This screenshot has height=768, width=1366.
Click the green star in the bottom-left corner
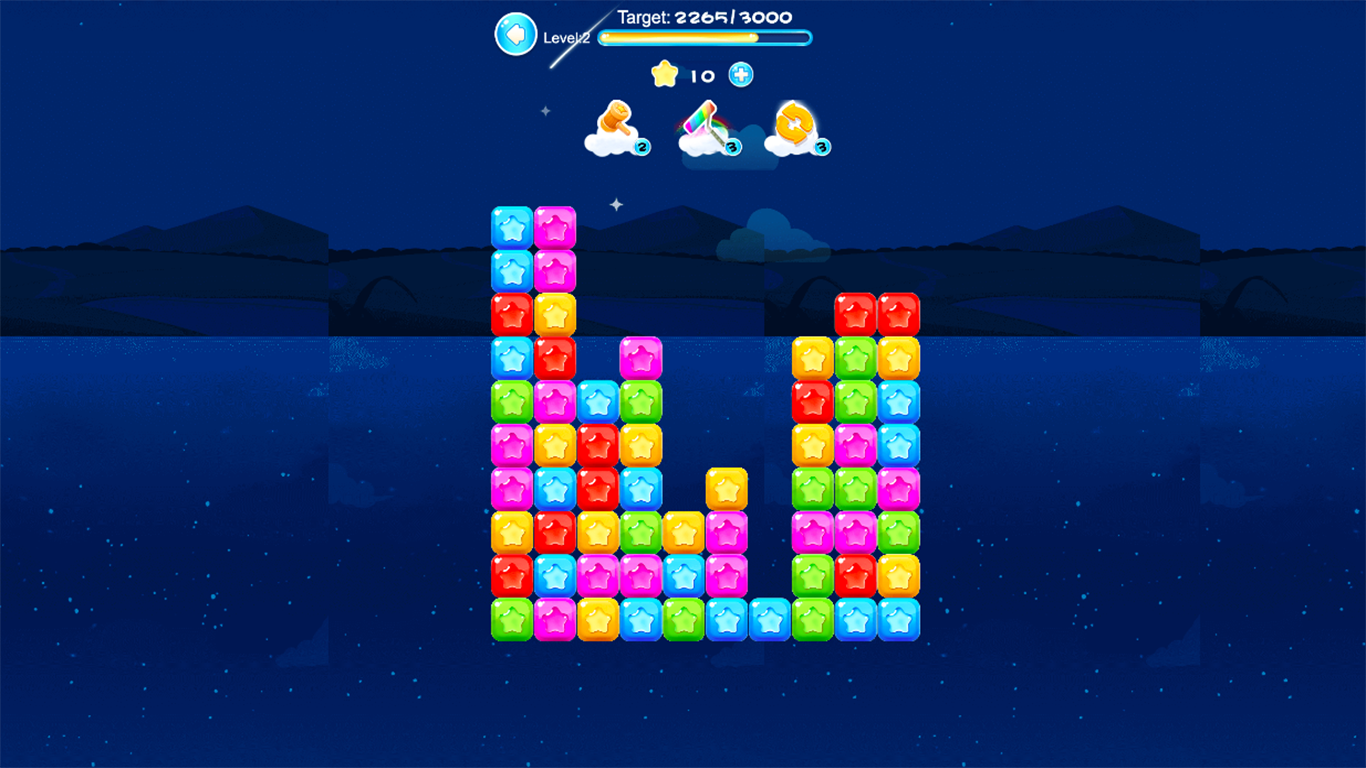(x=512, y=620)
